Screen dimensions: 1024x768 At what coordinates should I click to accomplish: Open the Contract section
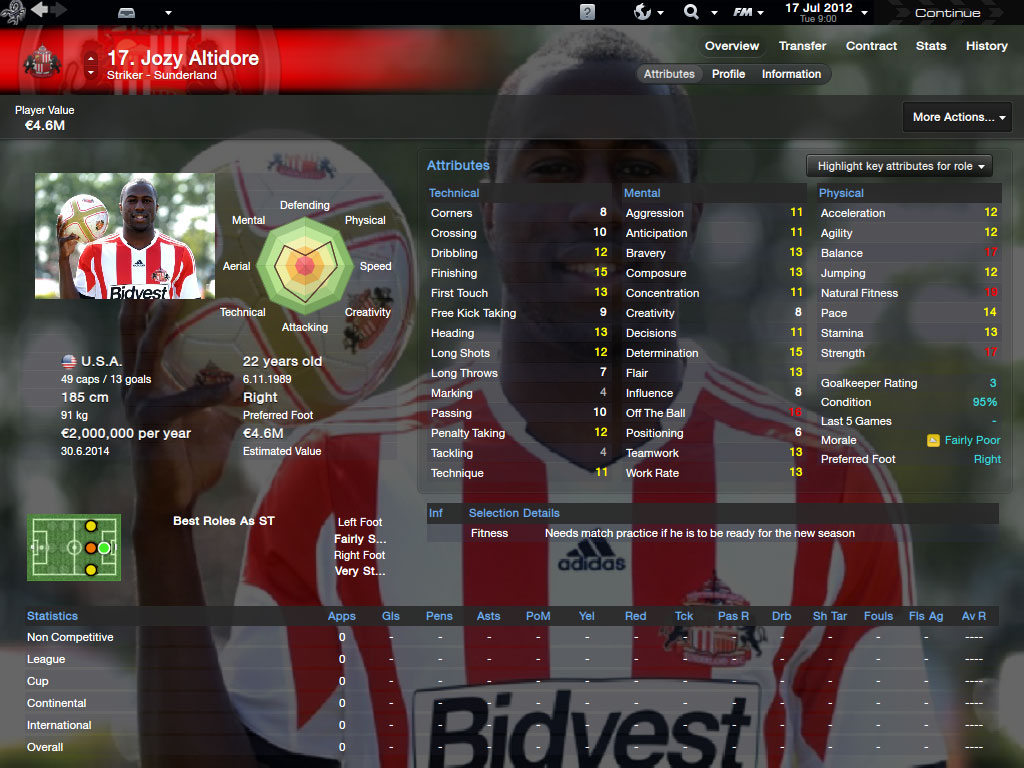tap(871, 46)
